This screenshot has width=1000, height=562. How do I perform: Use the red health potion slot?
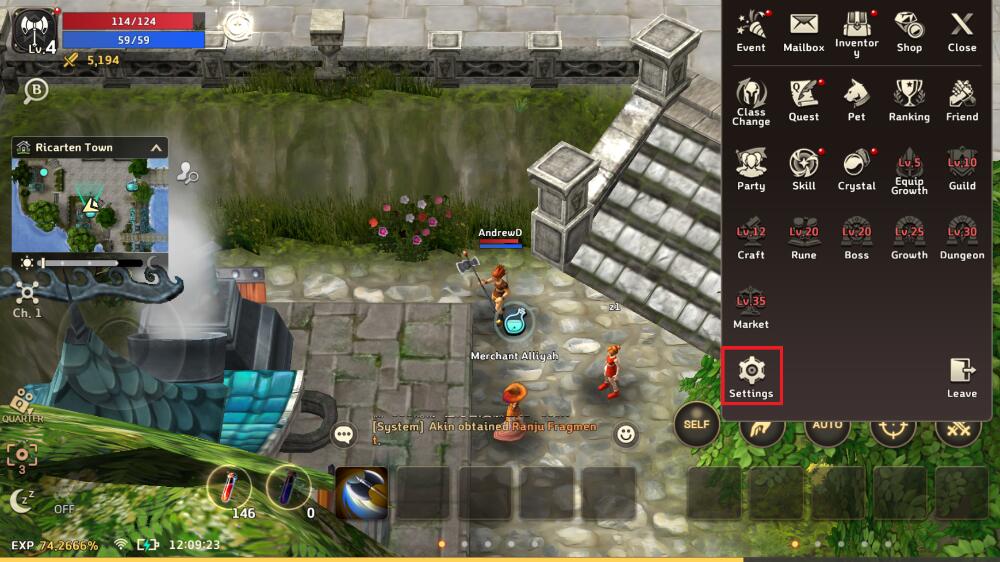(x=228, y=488)
